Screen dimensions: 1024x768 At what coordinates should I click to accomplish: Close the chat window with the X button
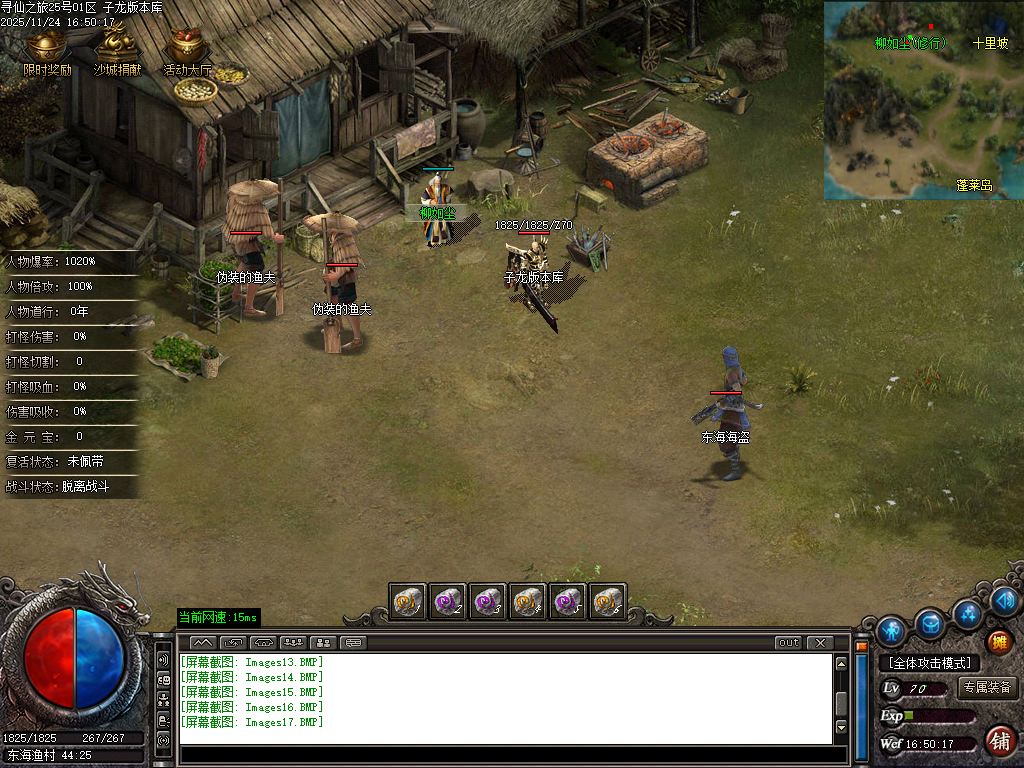820,643
